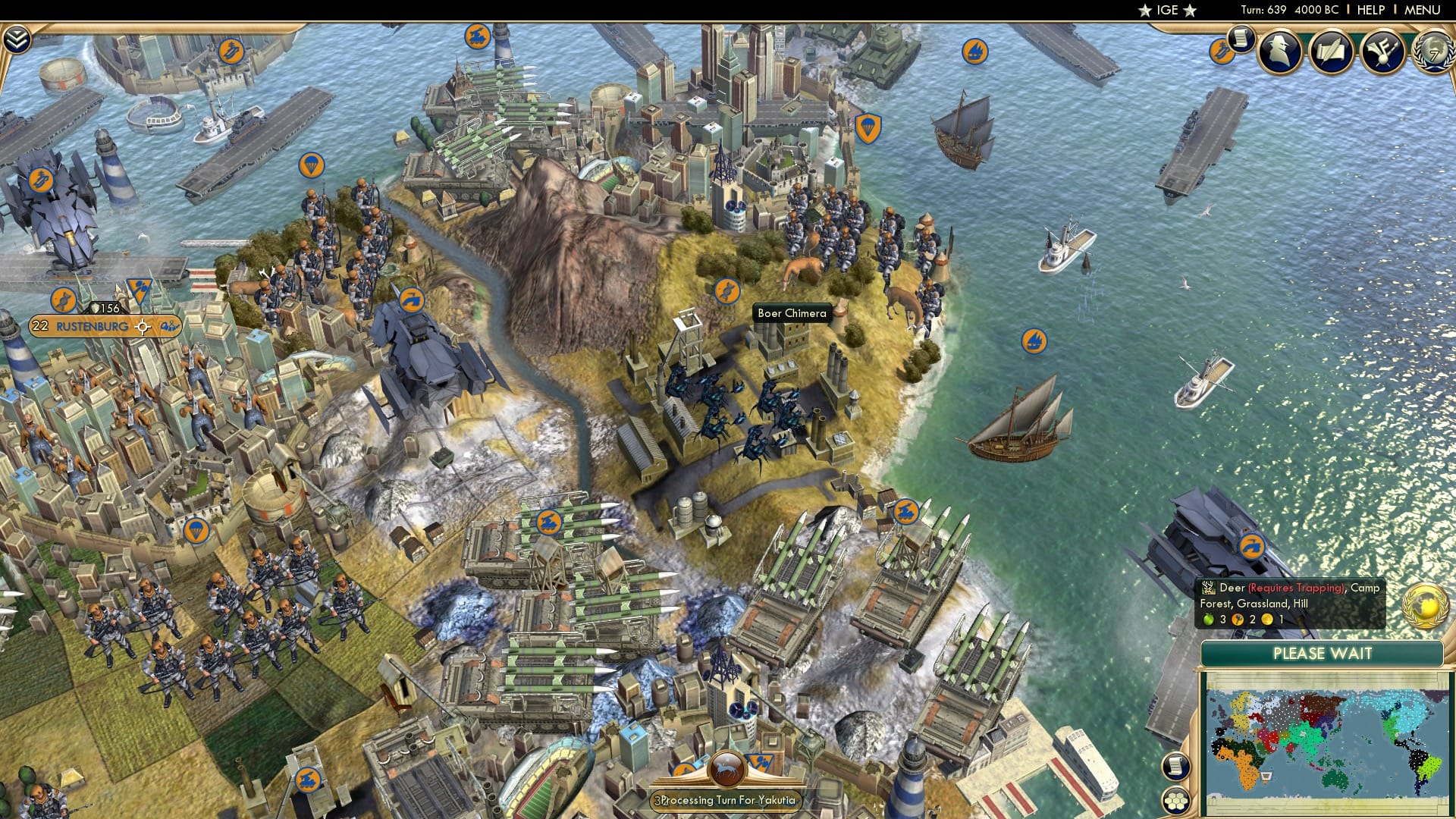The image size is (1456, 819).
Task: Open the notification log beside the minimap
Action: click(1176, 765)
